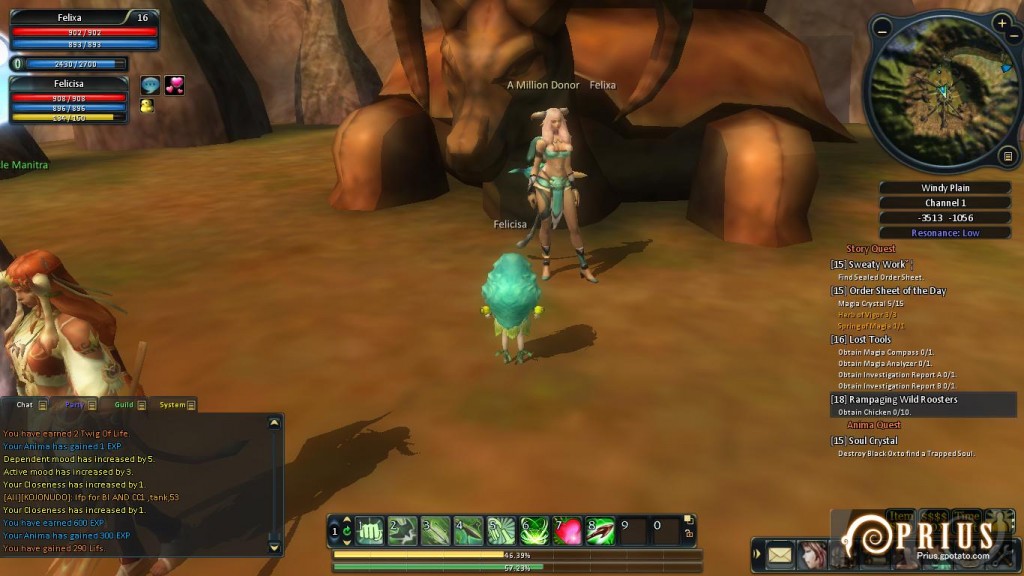
Task: Switch to the Chat tab
Action: 25,405
